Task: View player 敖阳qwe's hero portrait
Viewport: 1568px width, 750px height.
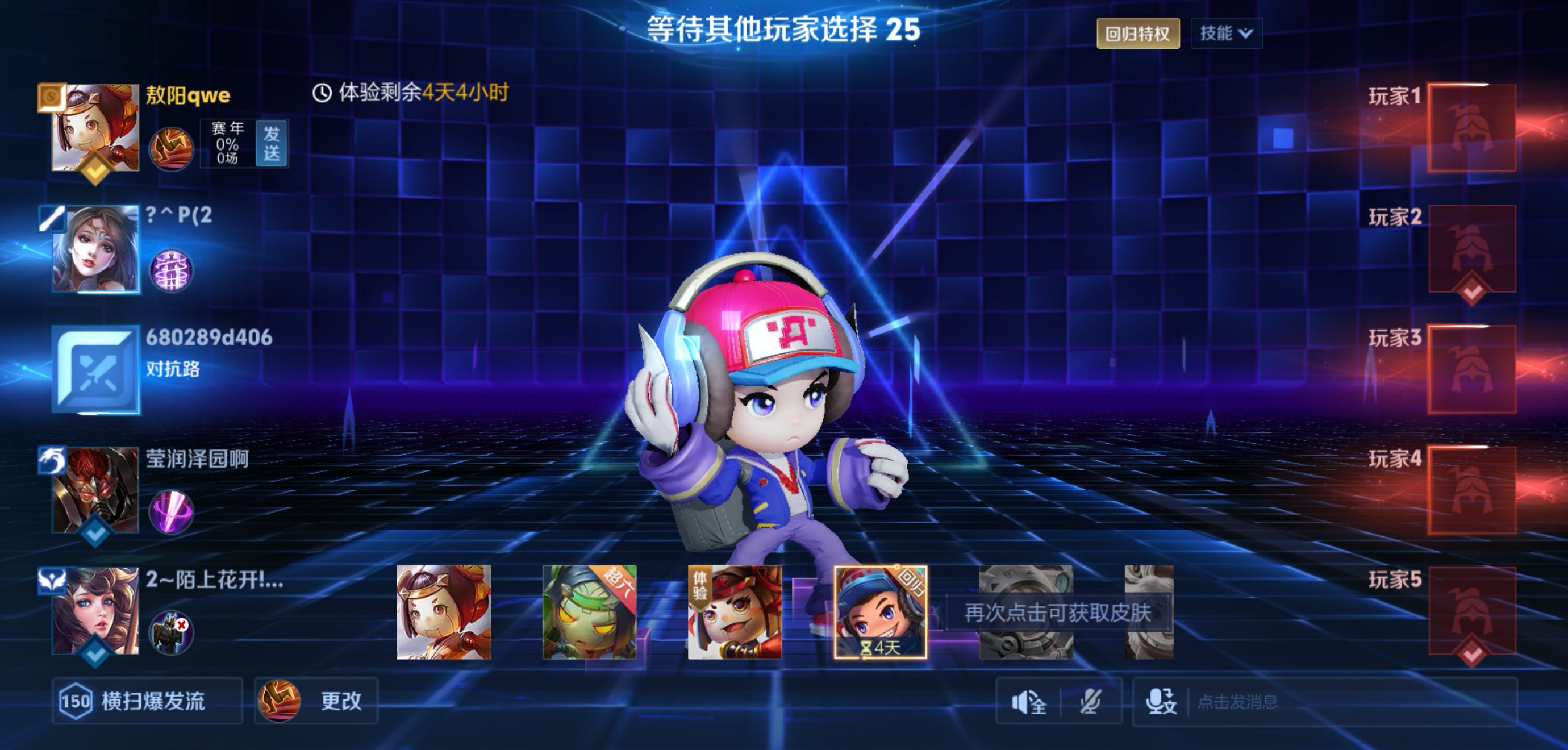Action: pos(95,128)
